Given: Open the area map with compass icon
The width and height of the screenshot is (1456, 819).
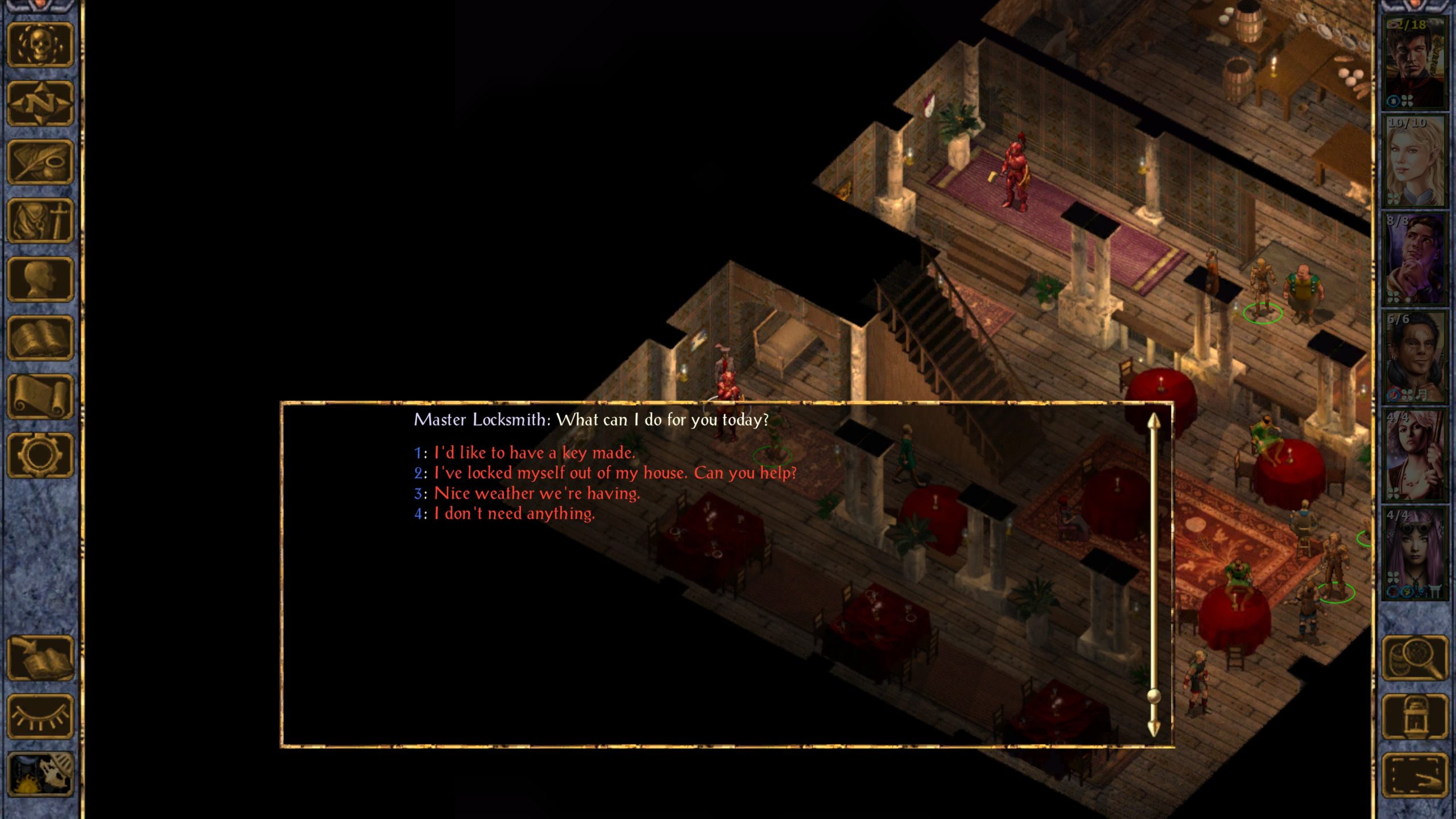Looking at the screenshot, I should 40,104.
